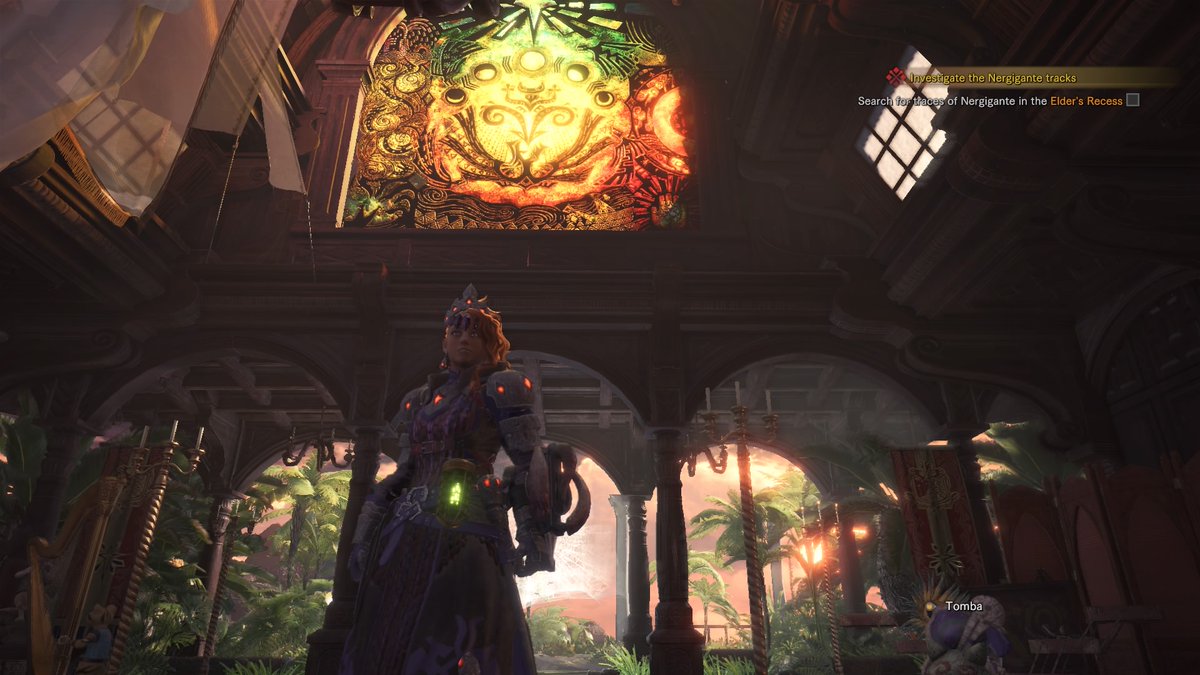Image resolution: width=1200 pixels, height=675 pixels.
Task: Select the Investigate the Nergigante tracks quest title
Action: (x=992, y=78)
